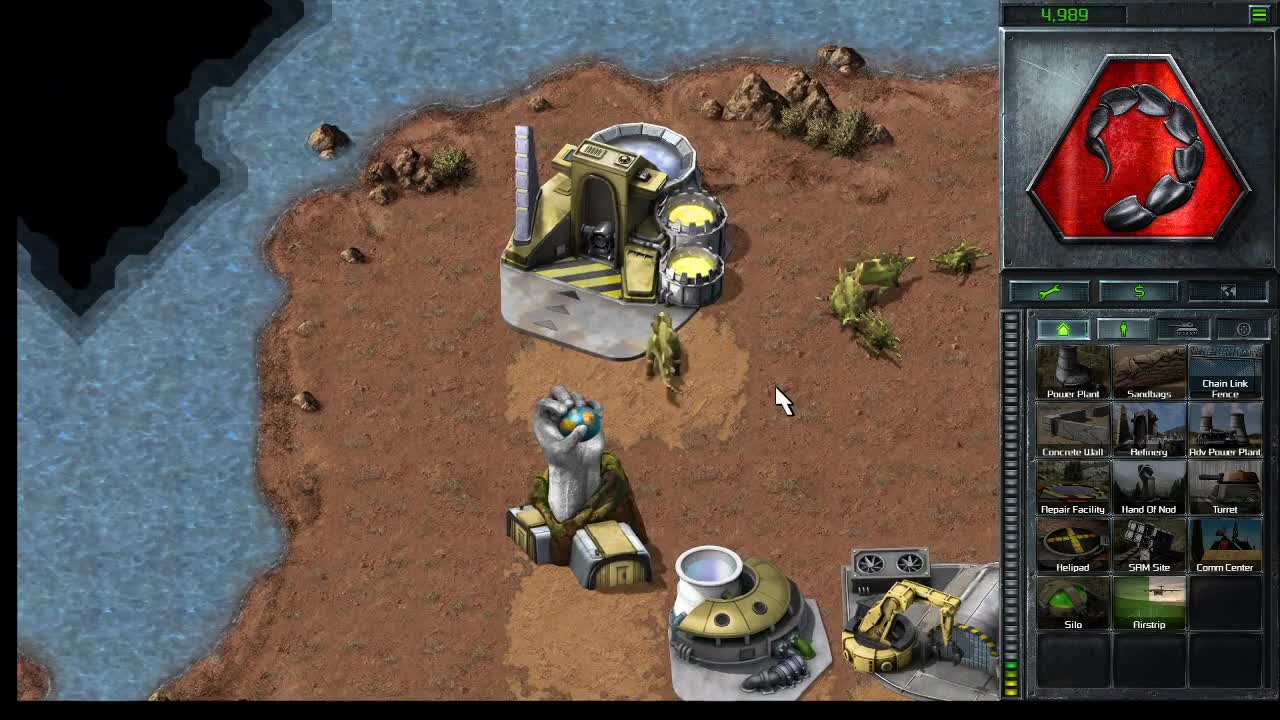
Task: Select the Sandbags build icon
Action: [x=1149, y=370]
